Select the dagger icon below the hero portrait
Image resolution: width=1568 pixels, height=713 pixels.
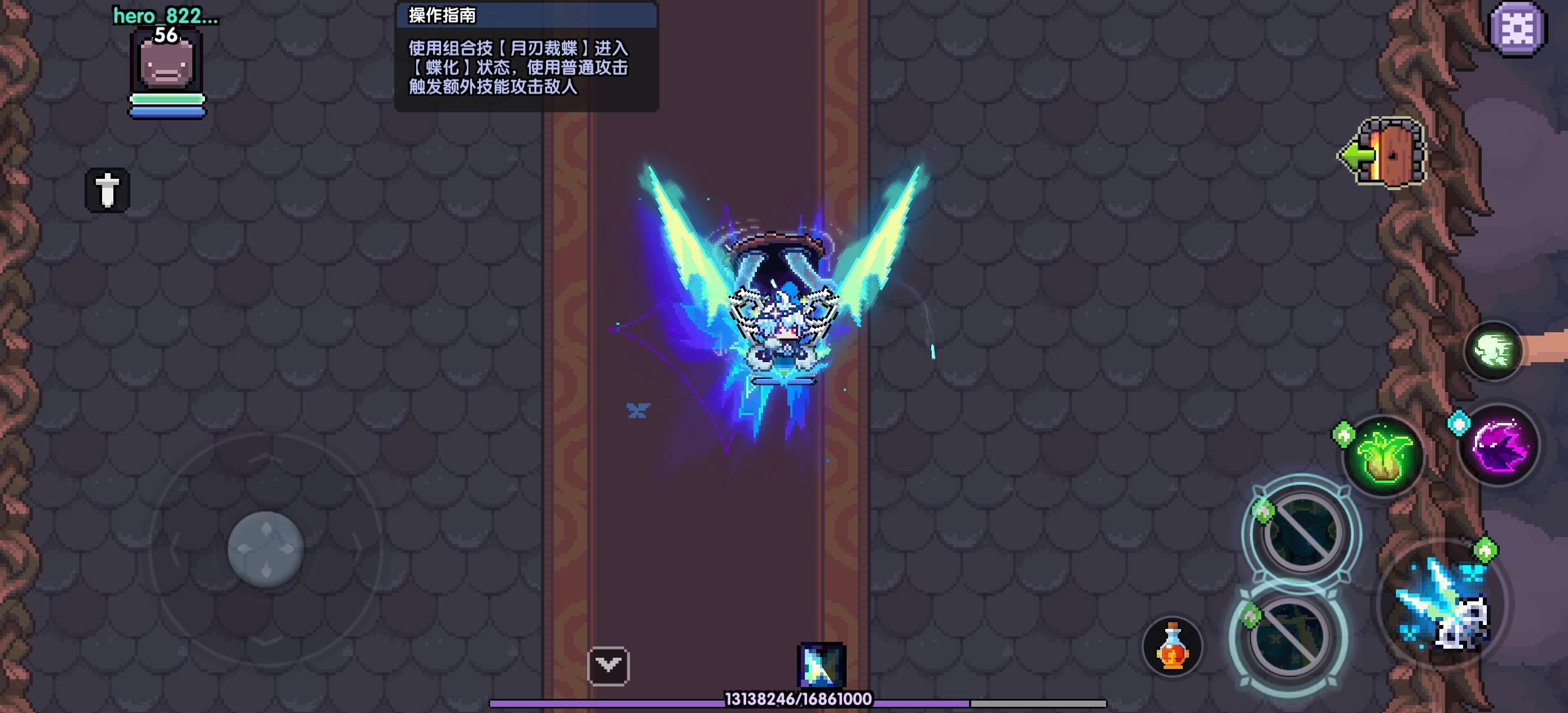tap(107, 190)
